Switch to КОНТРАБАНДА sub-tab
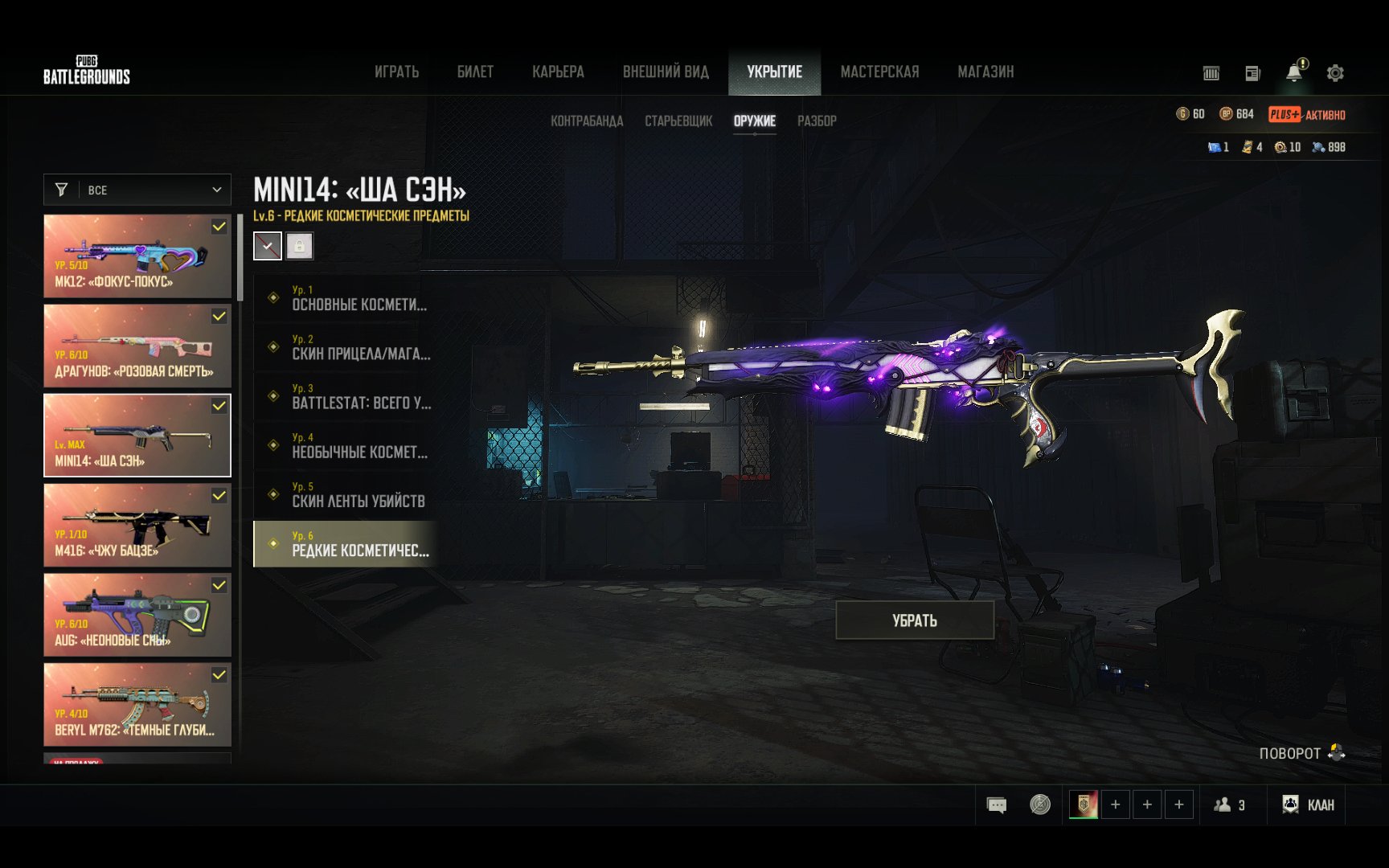This screenshot has height=868, width=1389. click(x=587, y=121)
